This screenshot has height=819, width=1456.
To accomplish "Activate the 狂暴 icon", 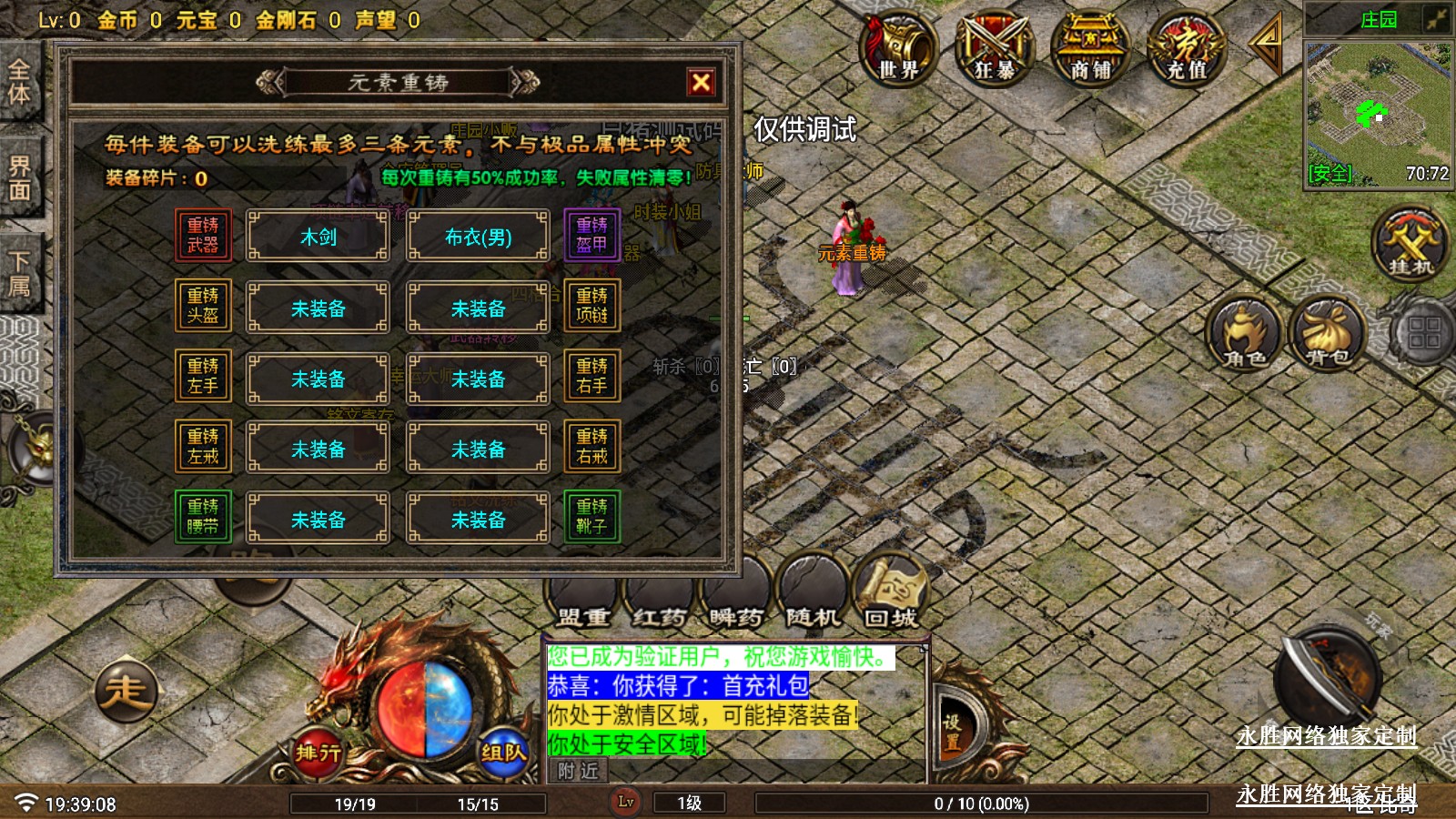I will (994, 47).
